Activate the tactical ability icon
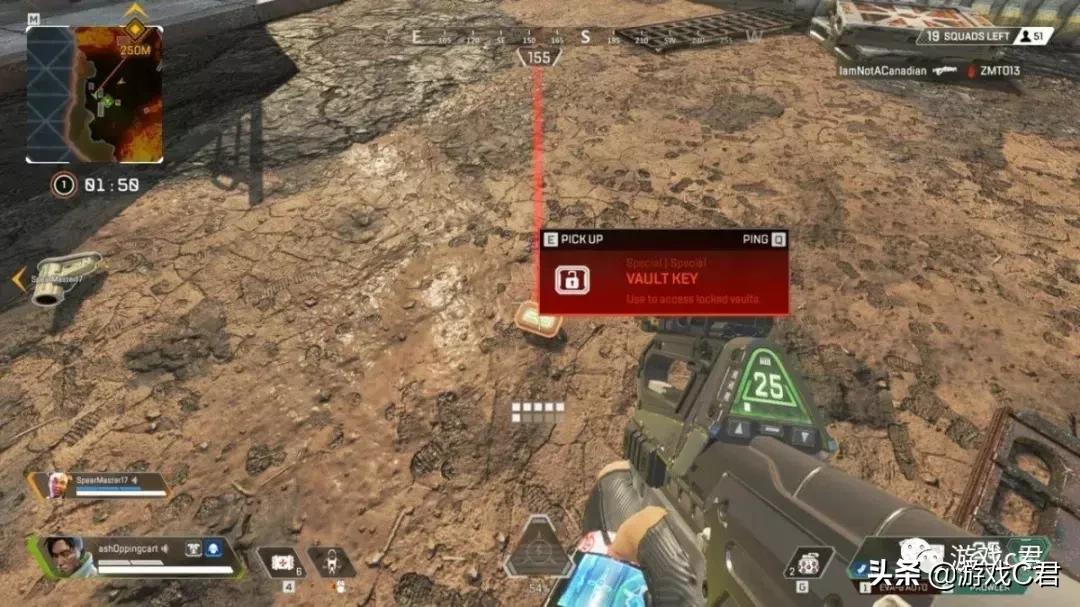The width and height of the screenshot is (1080, 607). [x=332, y=562]
